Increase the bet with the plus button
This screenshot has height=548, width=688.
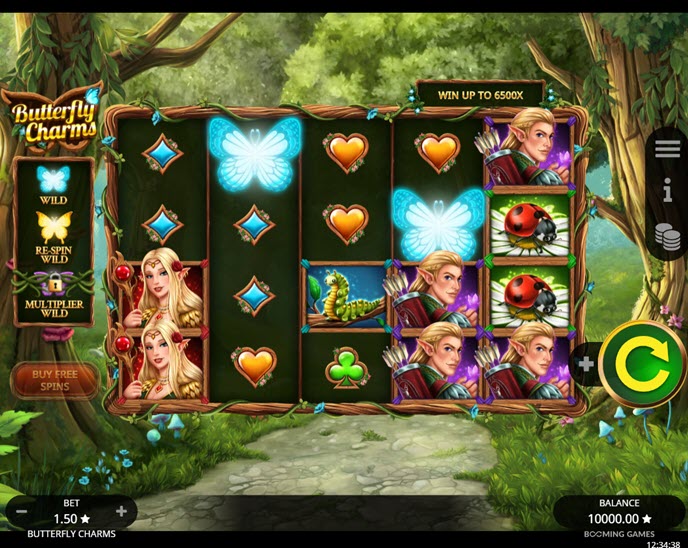click(x=122, y=512)
